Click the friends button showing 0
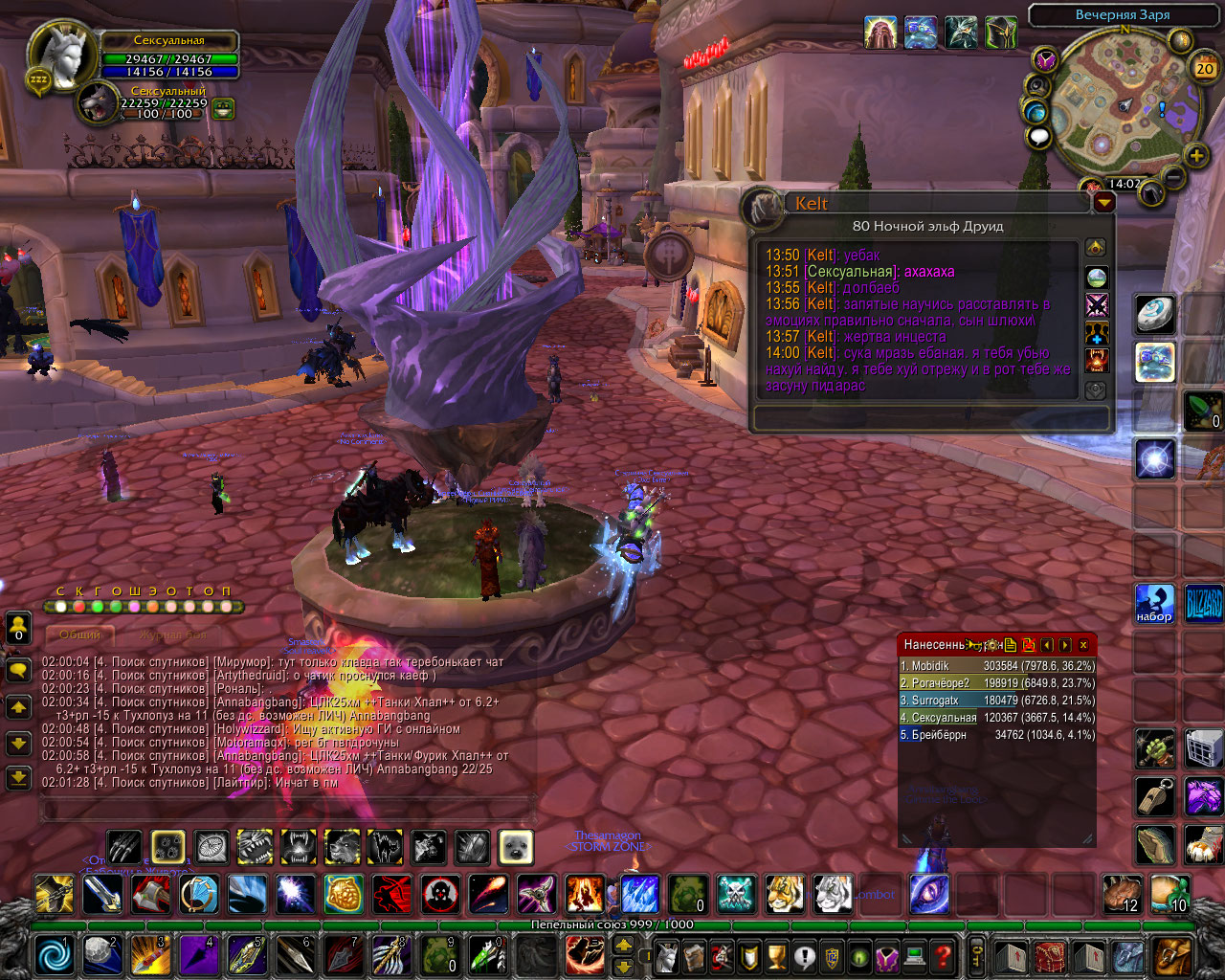This screenshot has width=1225, height=980. tap(18, 628)
